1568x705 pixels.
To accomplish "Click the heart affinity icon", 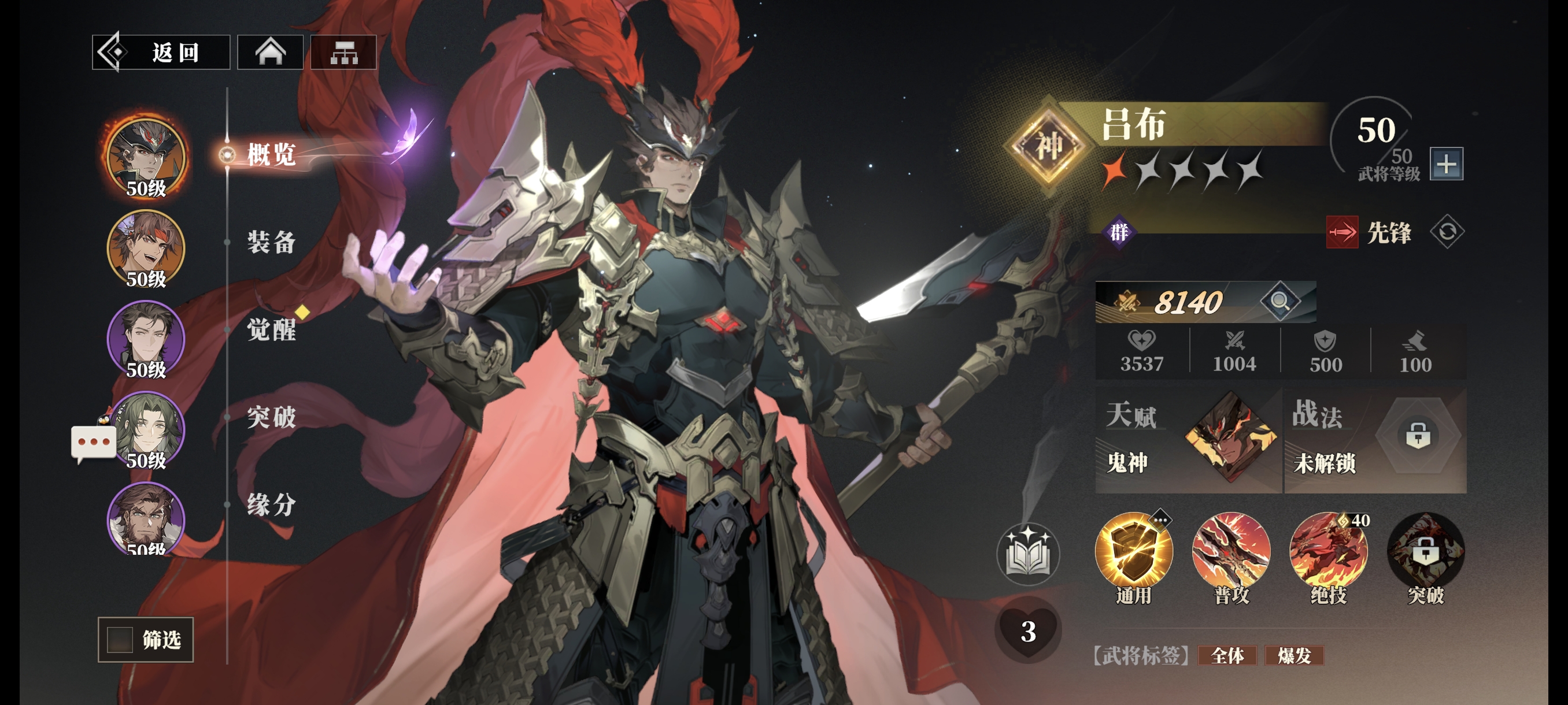I will pos(1028,632).
